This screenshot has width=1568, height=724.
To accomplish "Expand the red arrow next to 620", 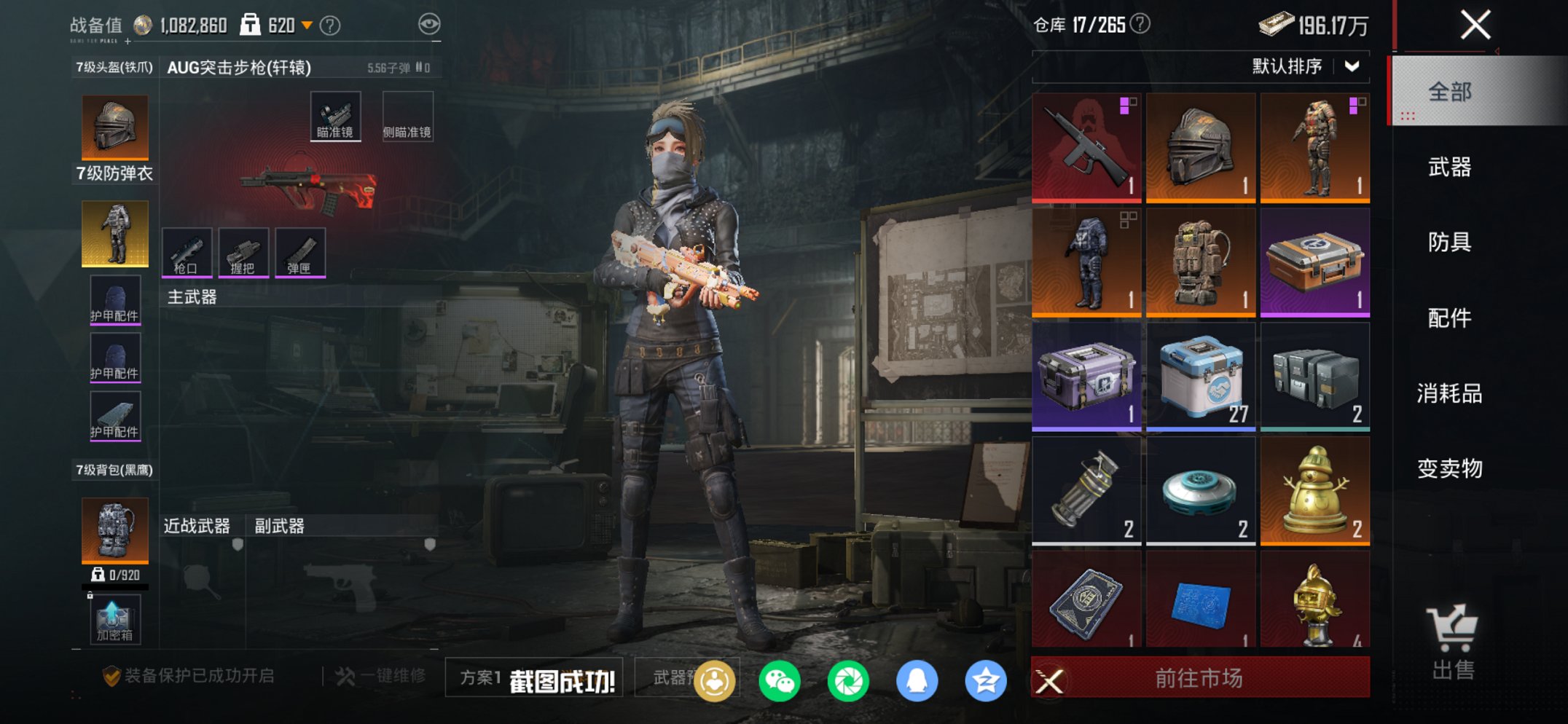I will pos(306,23).
